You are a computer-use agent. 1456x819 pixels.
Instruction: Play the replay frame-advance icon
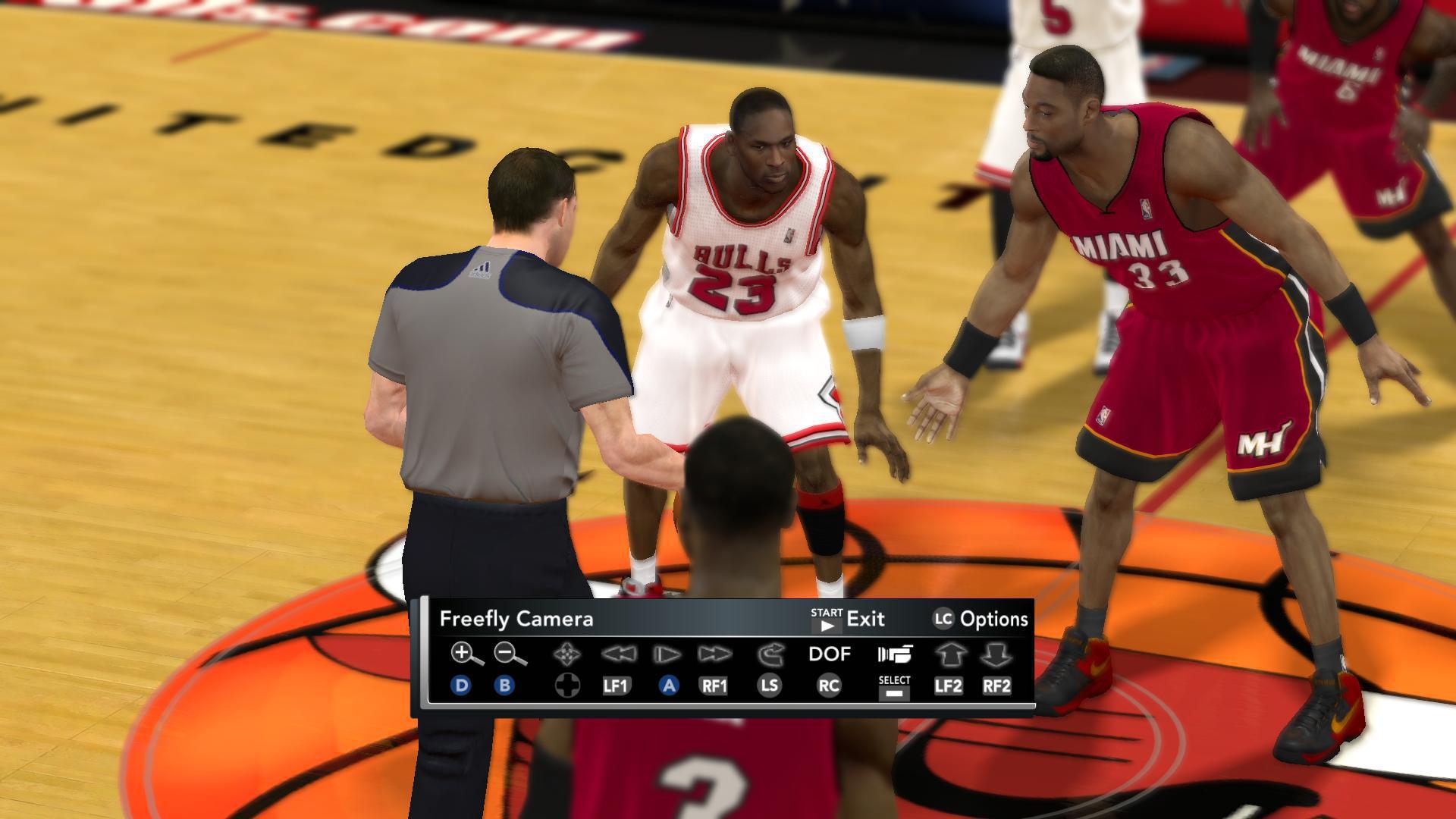(x=667, y=654)
